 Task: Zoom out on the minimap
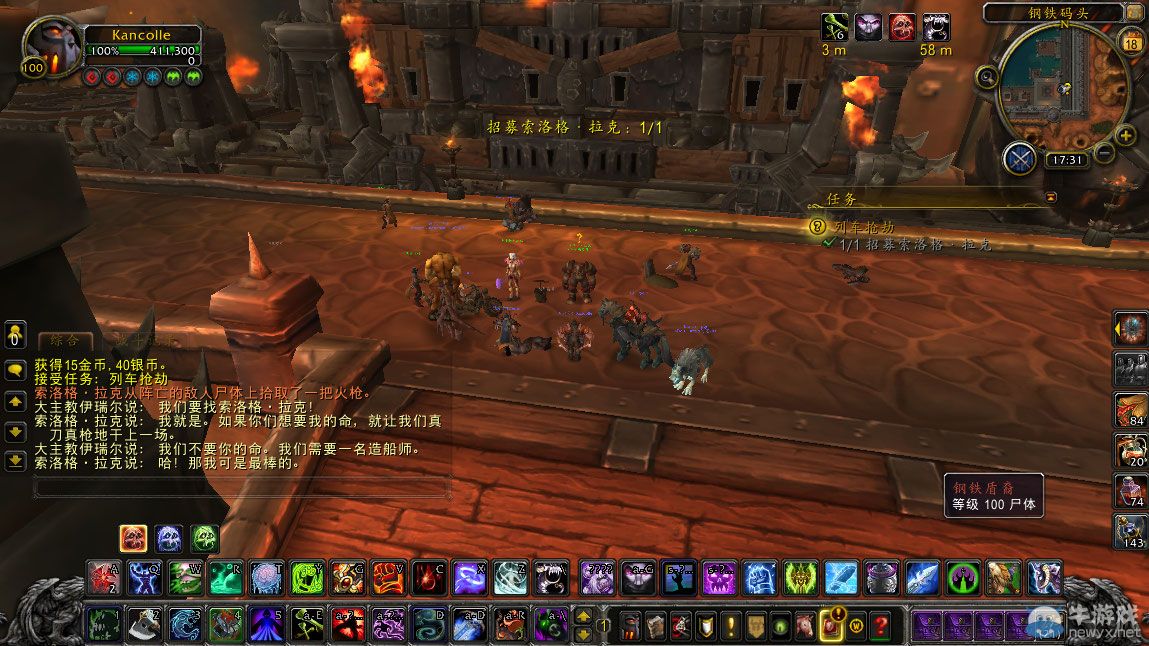[x=1103, y=153]
